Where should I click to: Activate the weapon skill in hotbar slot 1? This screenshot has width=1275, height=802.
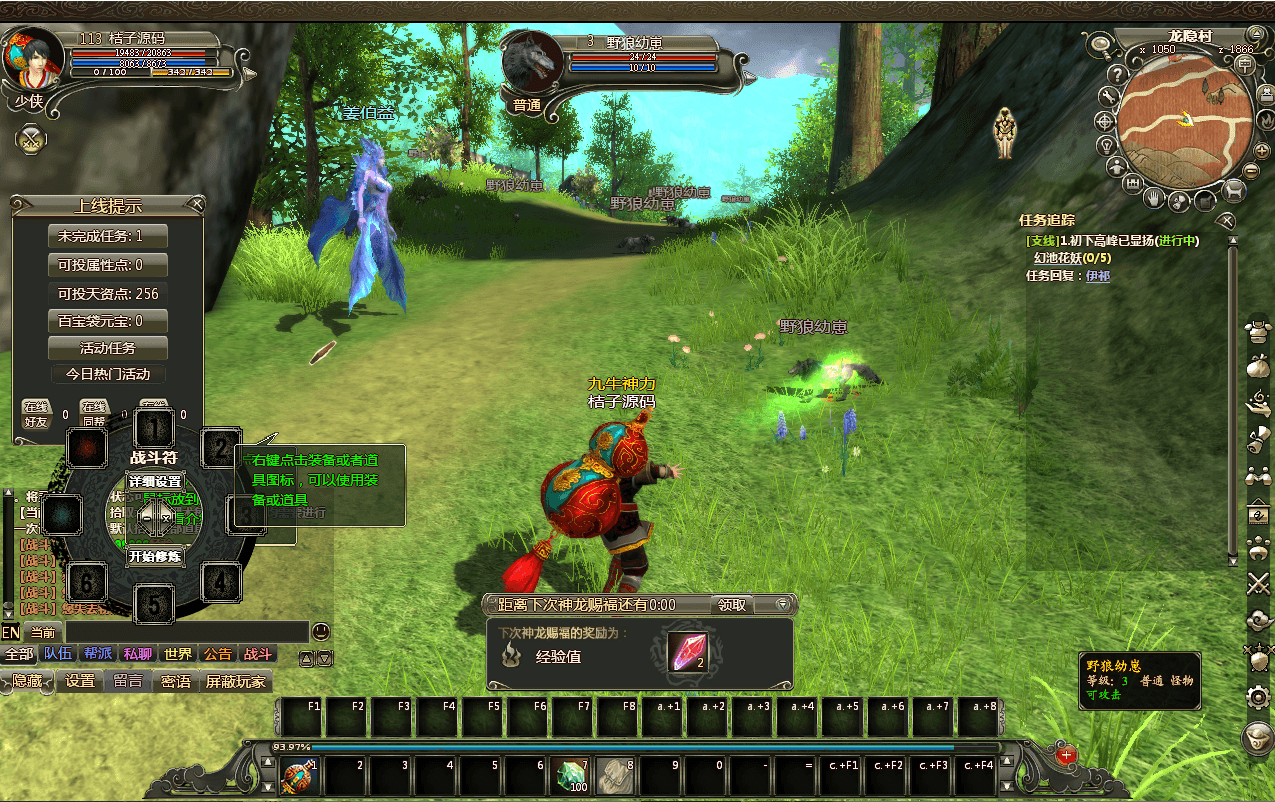pyautogui.click(x=300, y=774)
